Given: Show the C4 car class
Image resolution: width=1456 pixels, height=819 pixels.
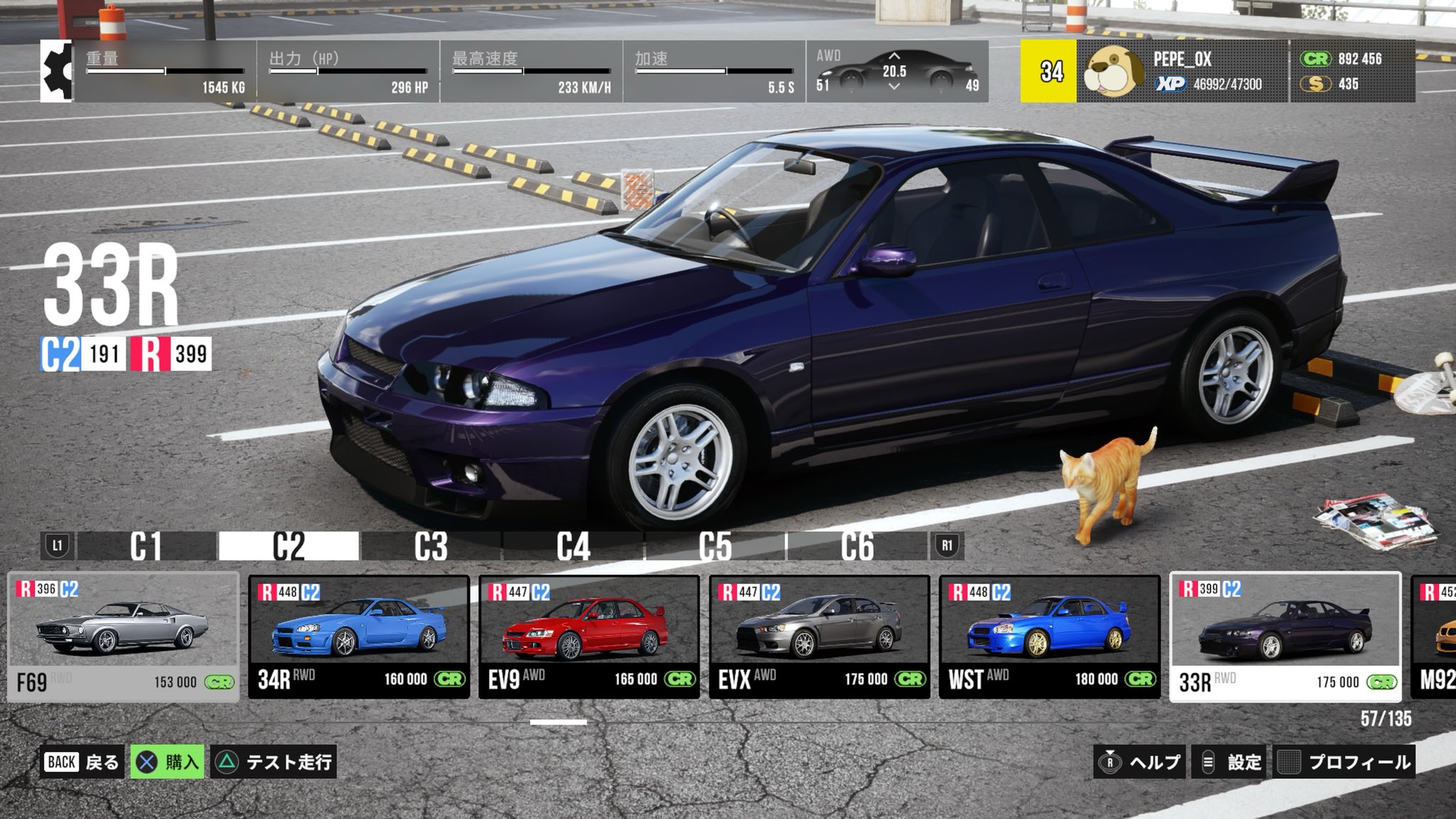Looking at the screenshot, I should click(x=573, y=546).
